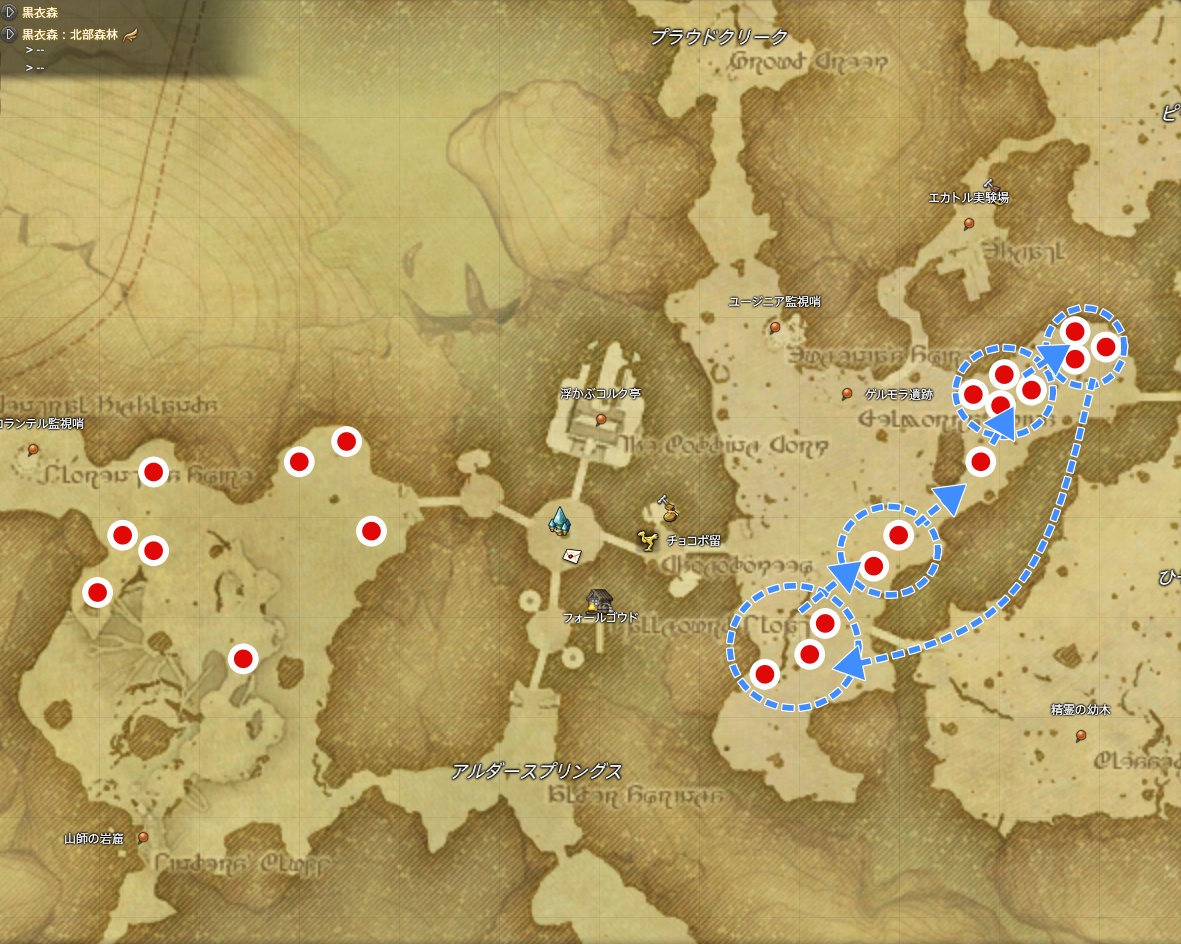Click the フロランテル監視哨 map pin
The height and width of the screenshot is (944, 1181).
[33, 449]
